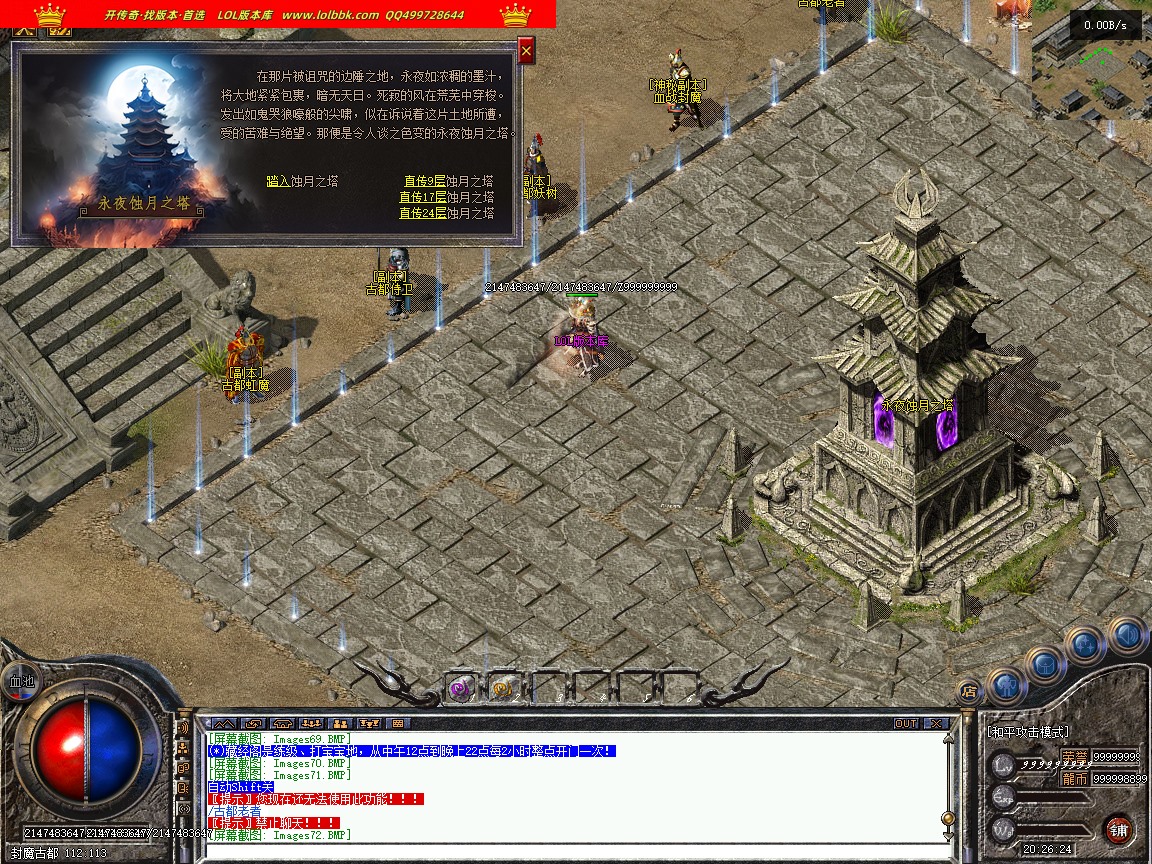Viewport: 1152px width, 864px height.
Task: Open the round bag button beside character button
Action: click(x=1045, y=664)
